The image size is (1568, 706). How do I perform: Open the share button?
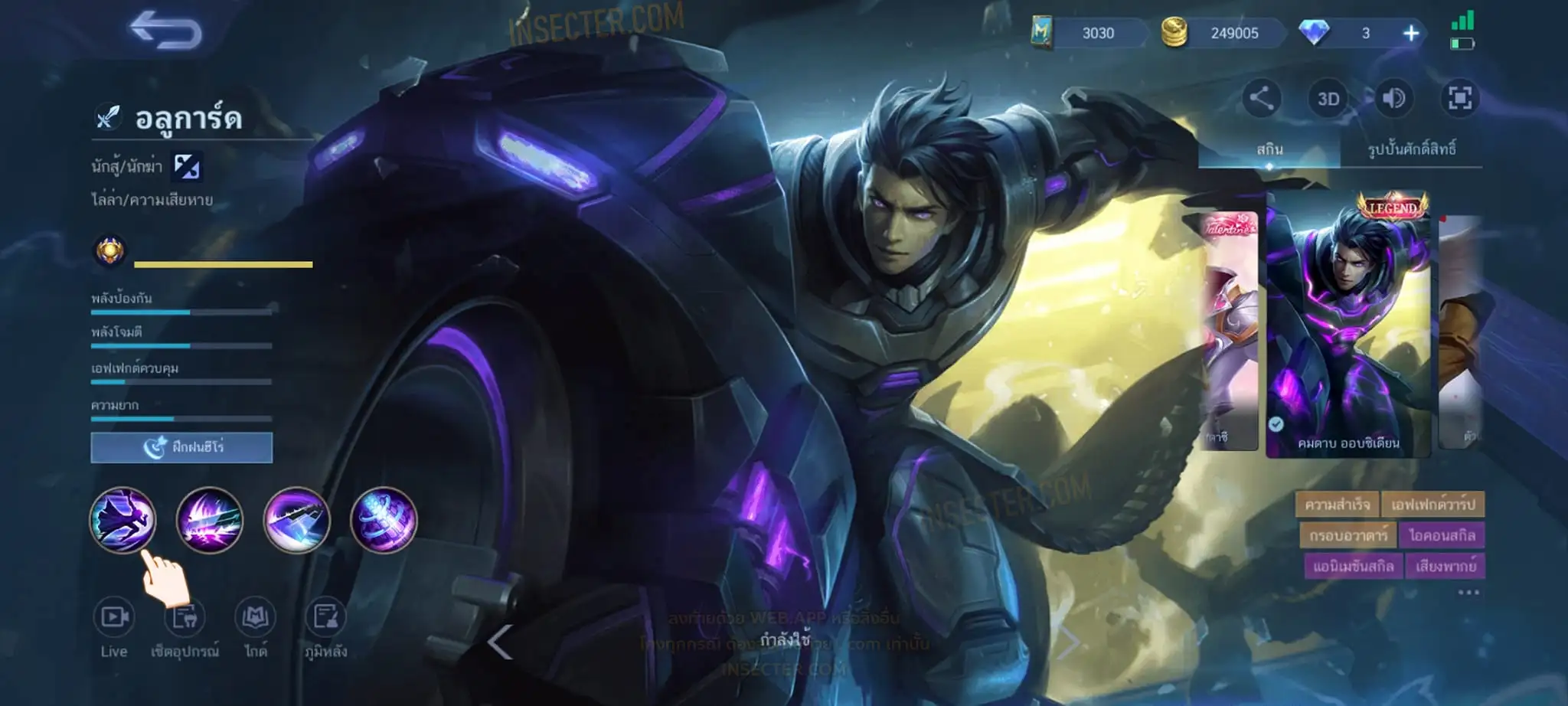1261,98
